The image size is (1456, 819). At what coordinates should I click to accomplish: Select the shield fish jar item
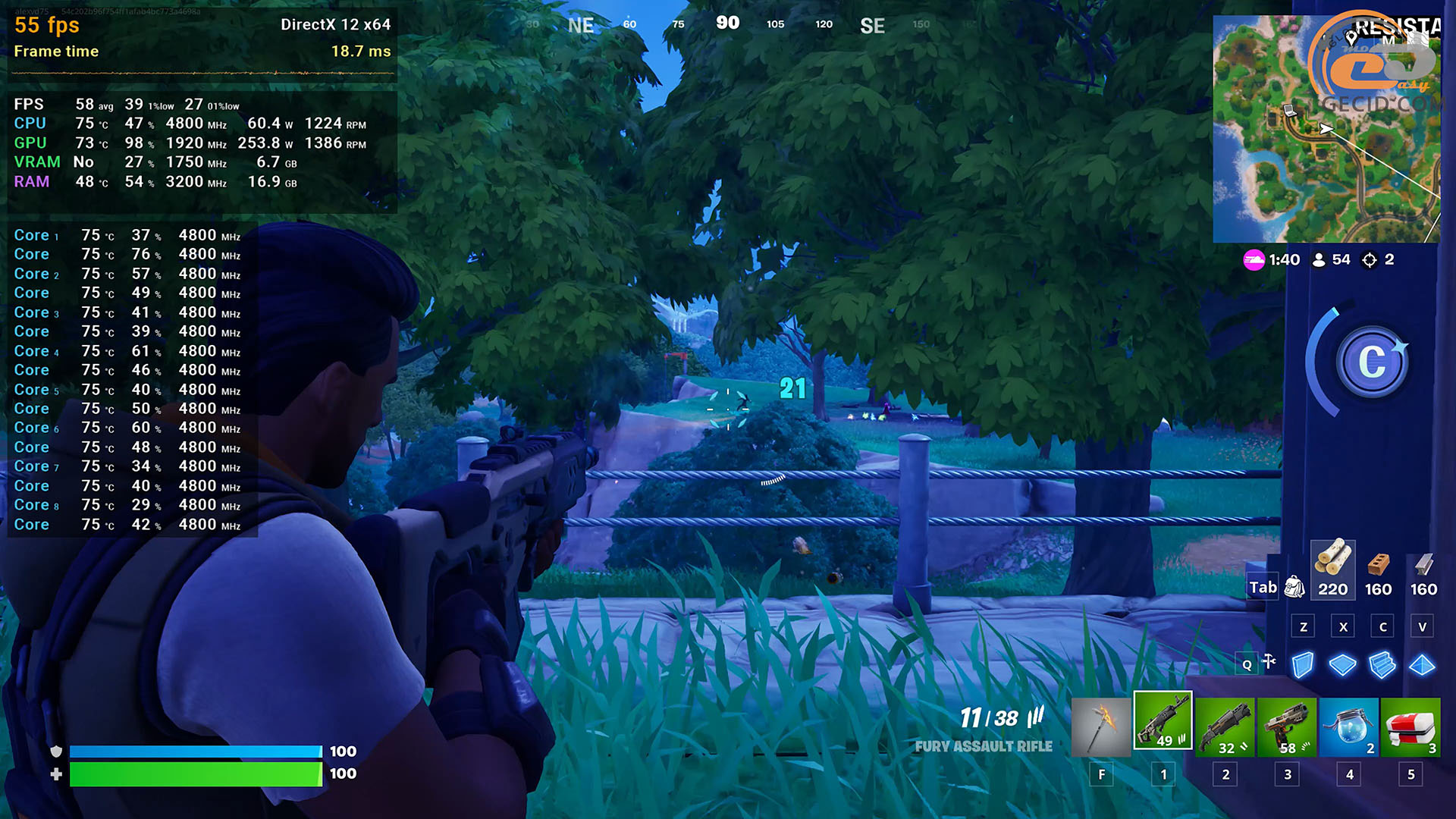(x=1348, y=726)
